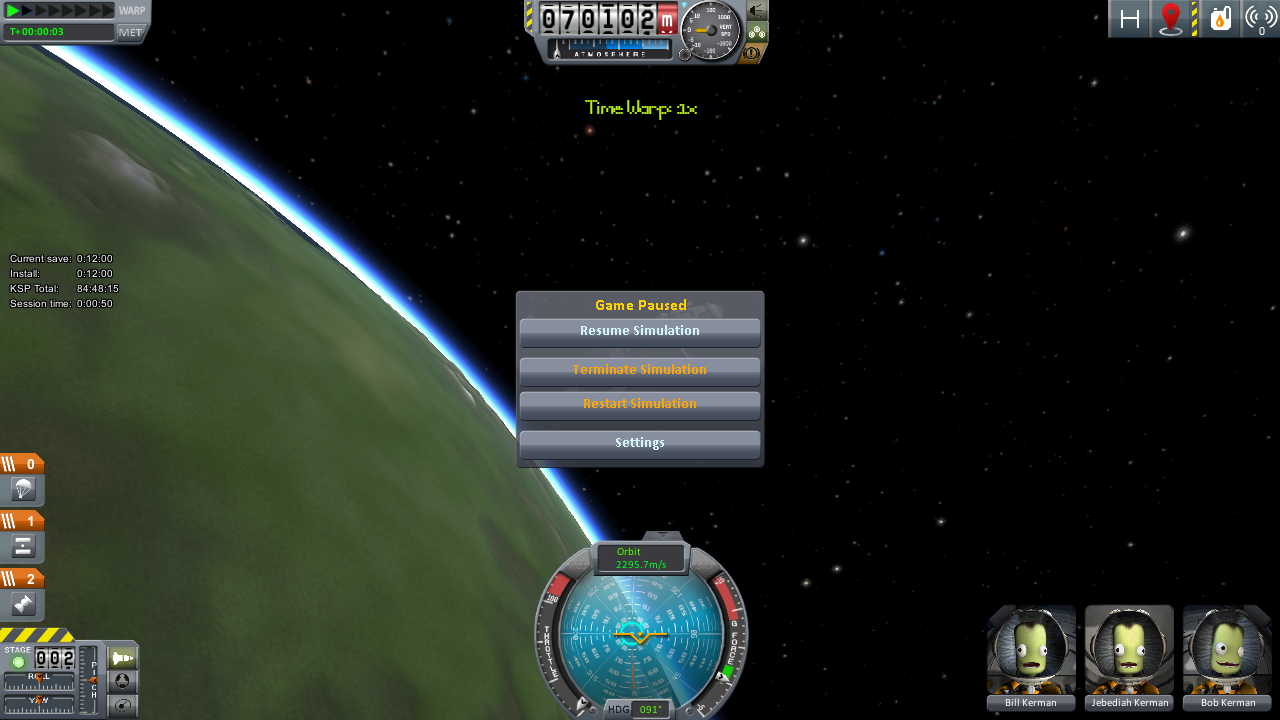Select the engine icon in stage 2
Viewport: 1280px width, 720px height.
click(x=23, y=604)
